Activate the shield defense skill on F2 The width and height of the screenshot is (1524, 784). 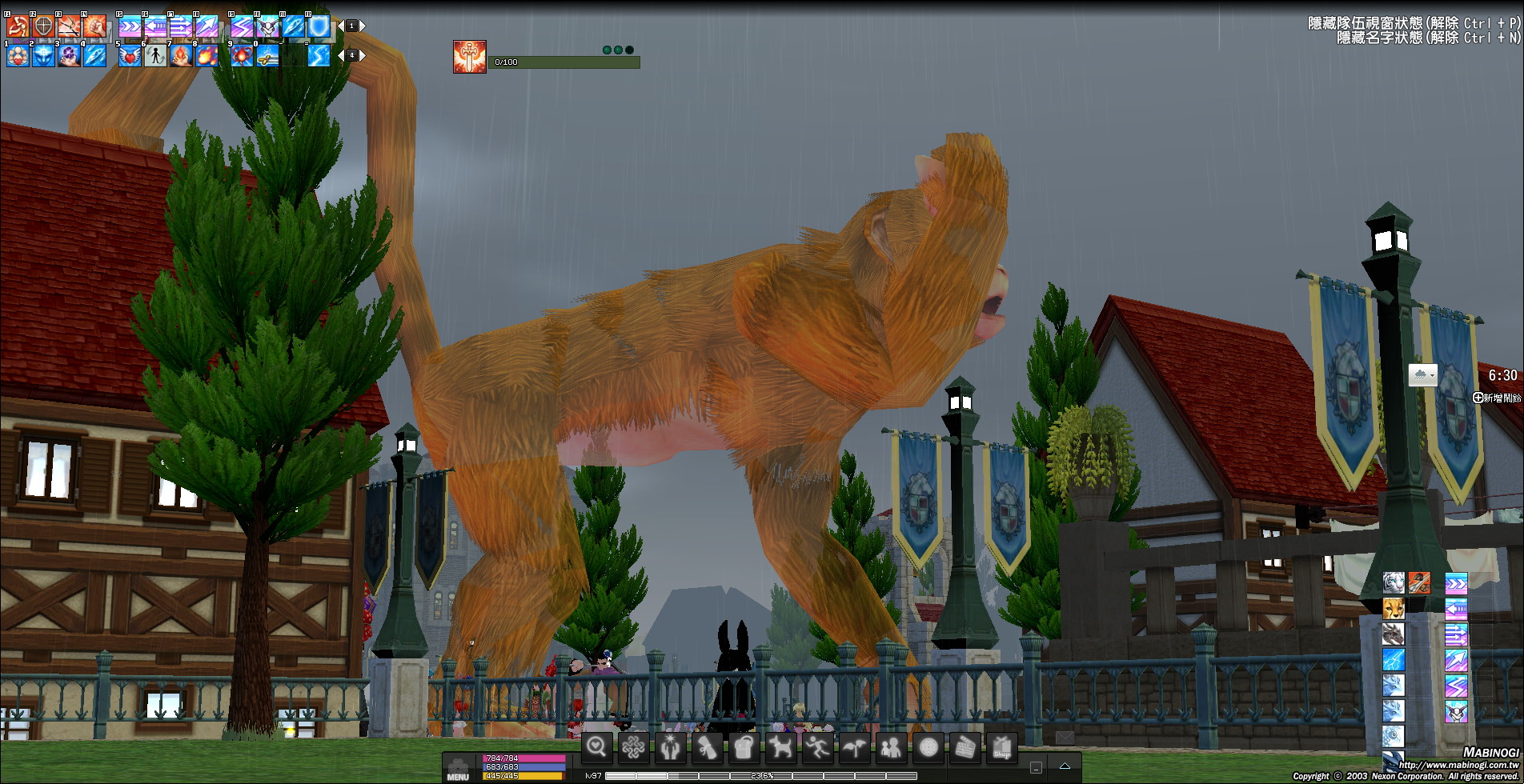pos(43,26)
